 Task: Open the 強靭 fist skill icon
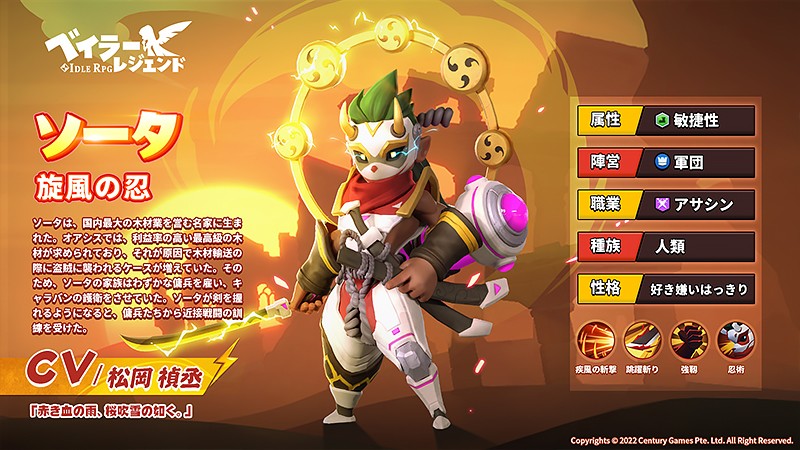pyautogui.click(x=688, y=340)
